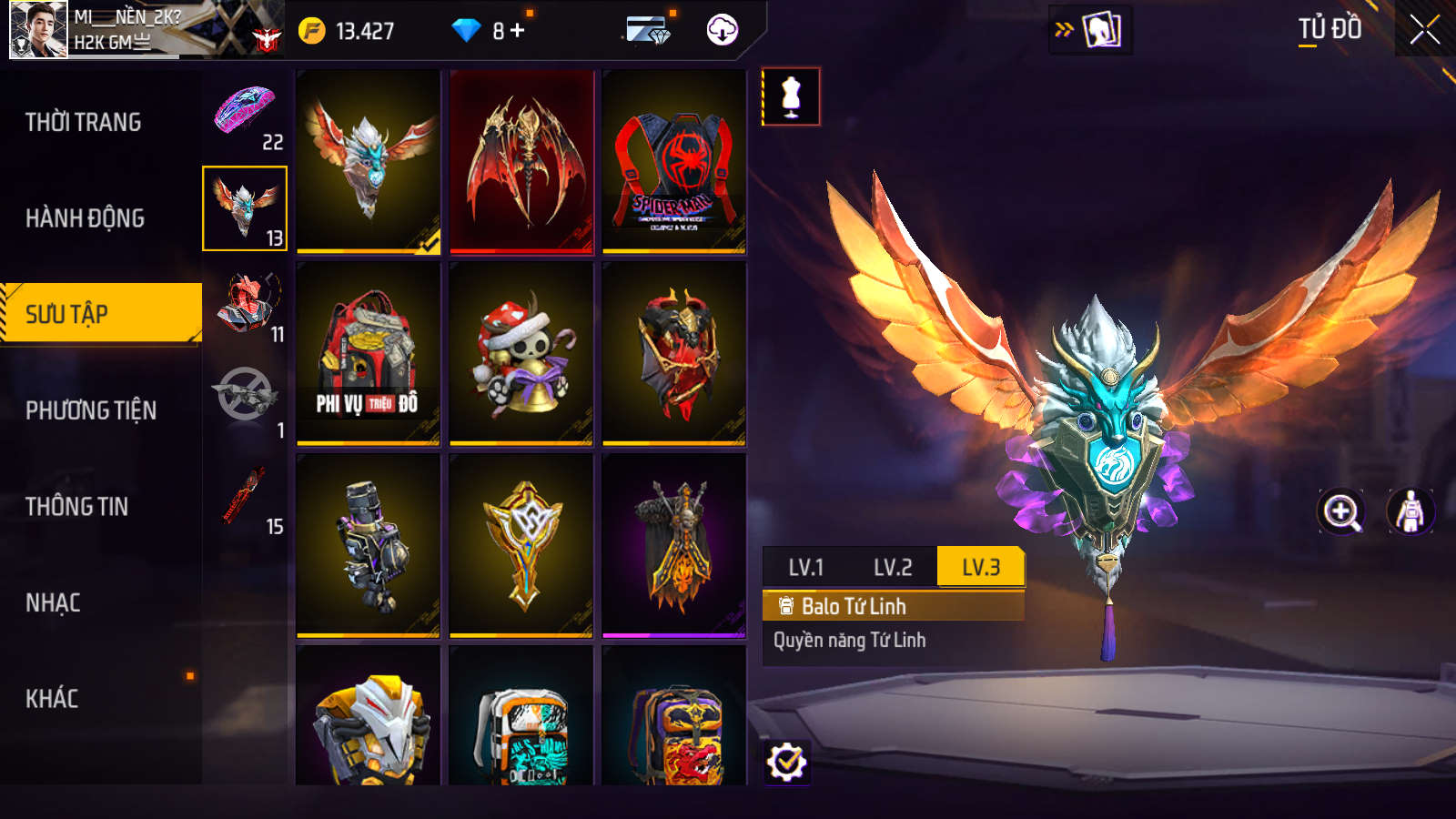Open the THÔNG TIN menu

[x=77, y=507]
